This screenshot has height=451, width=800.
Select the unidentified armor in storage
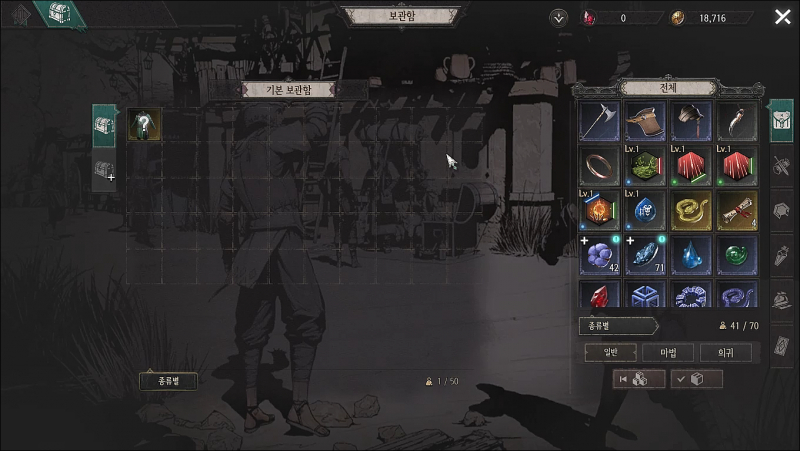145,125
